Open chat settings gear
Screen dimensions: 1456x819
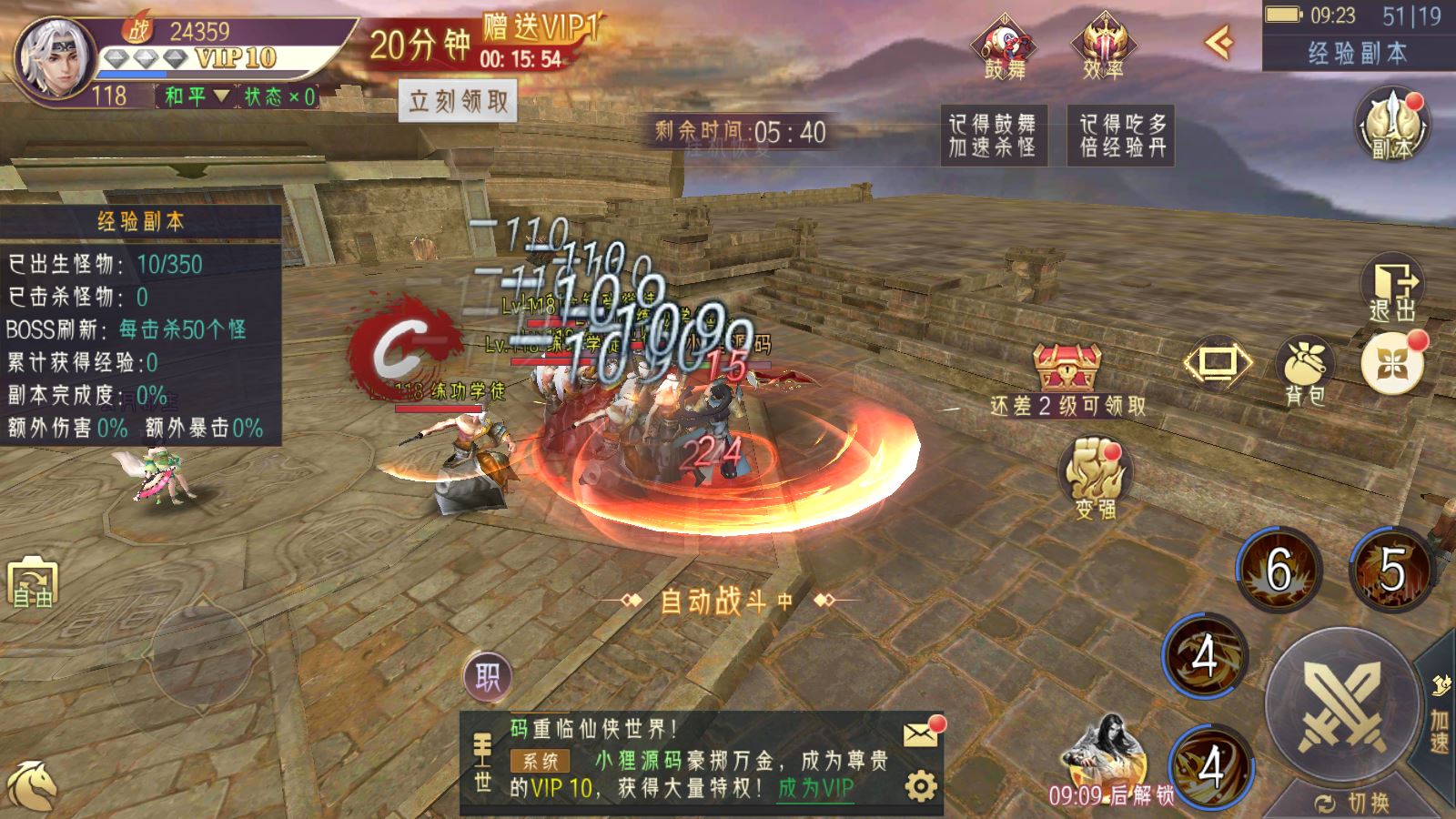(x=920, y=785)
